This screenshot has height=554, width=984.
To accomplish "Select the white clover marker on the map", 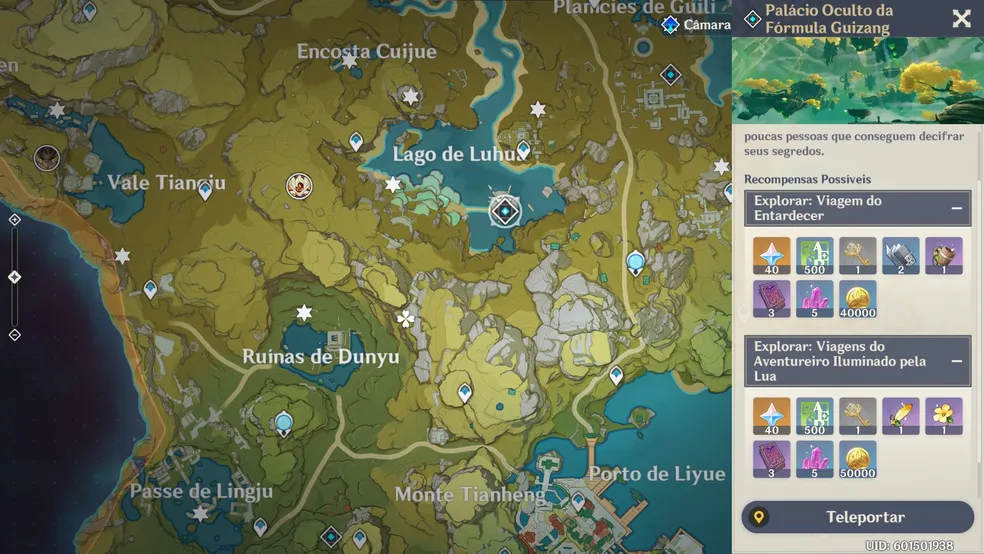I will [405, 320].
